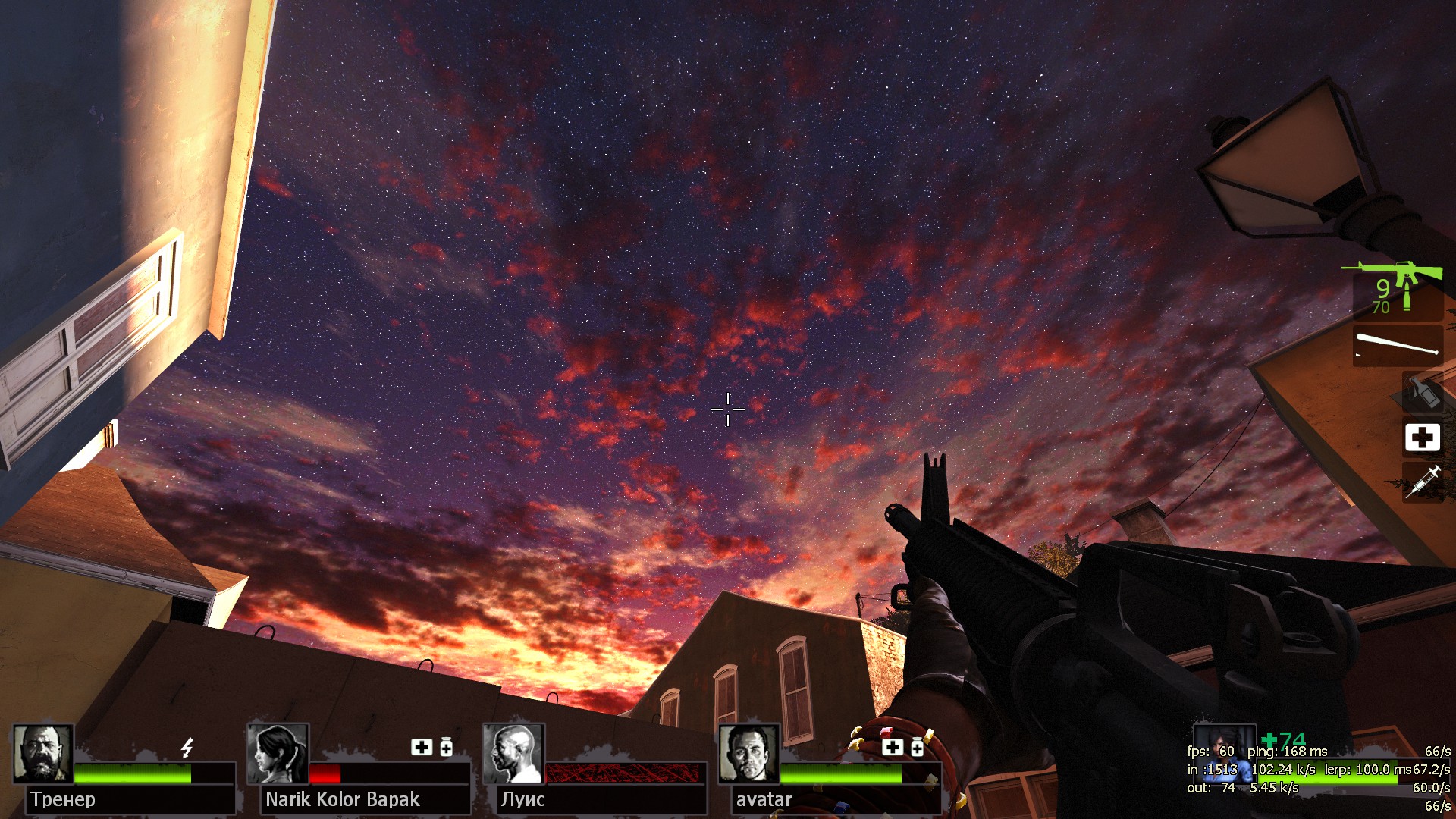Click the crosshair at screen center
Image resolution: width=1456 pixels, height=819 pixels.
[x=728, y=409]
